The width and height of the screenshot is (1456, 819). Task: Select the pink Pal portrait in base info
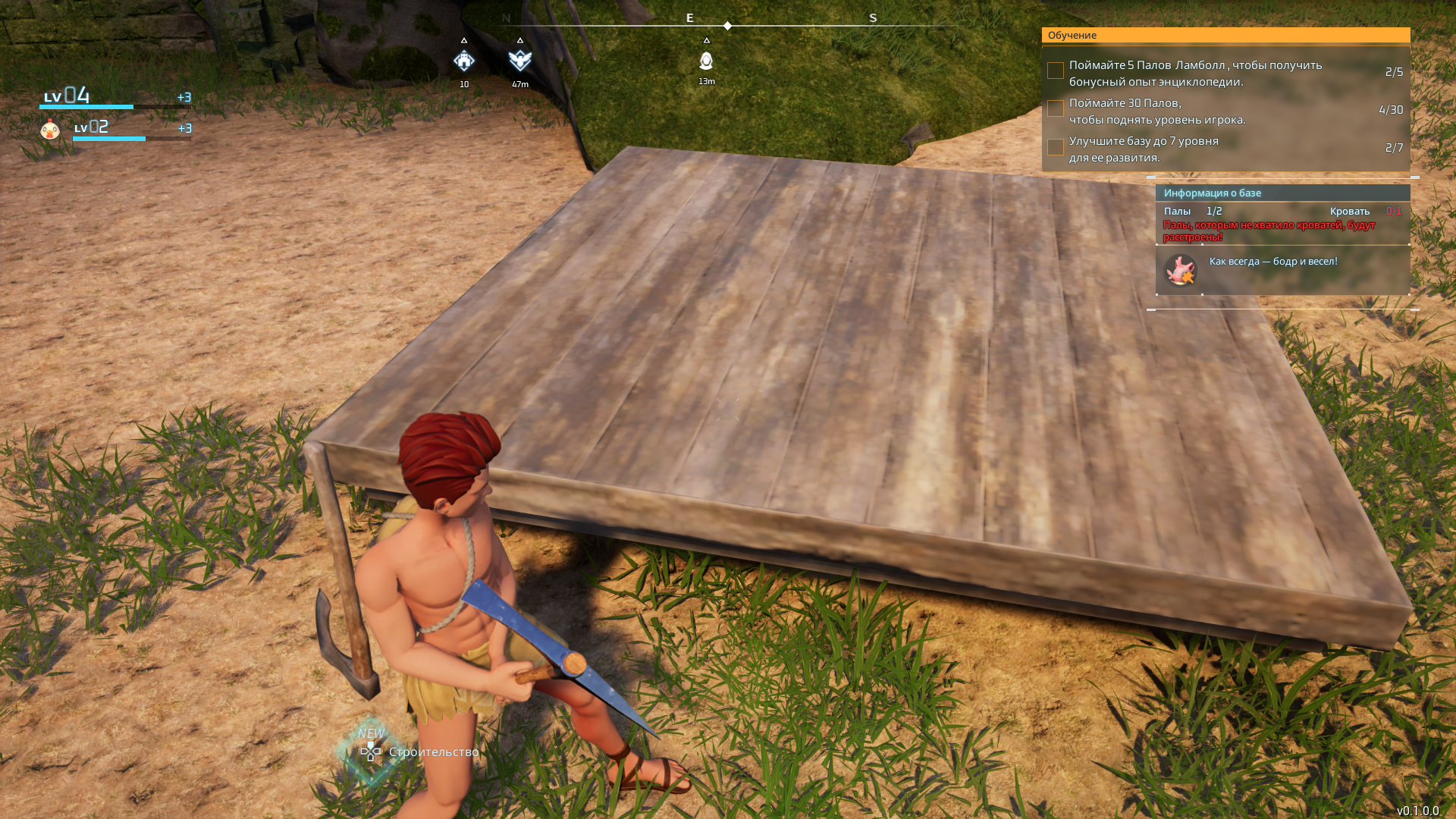tap(1180, 271)
